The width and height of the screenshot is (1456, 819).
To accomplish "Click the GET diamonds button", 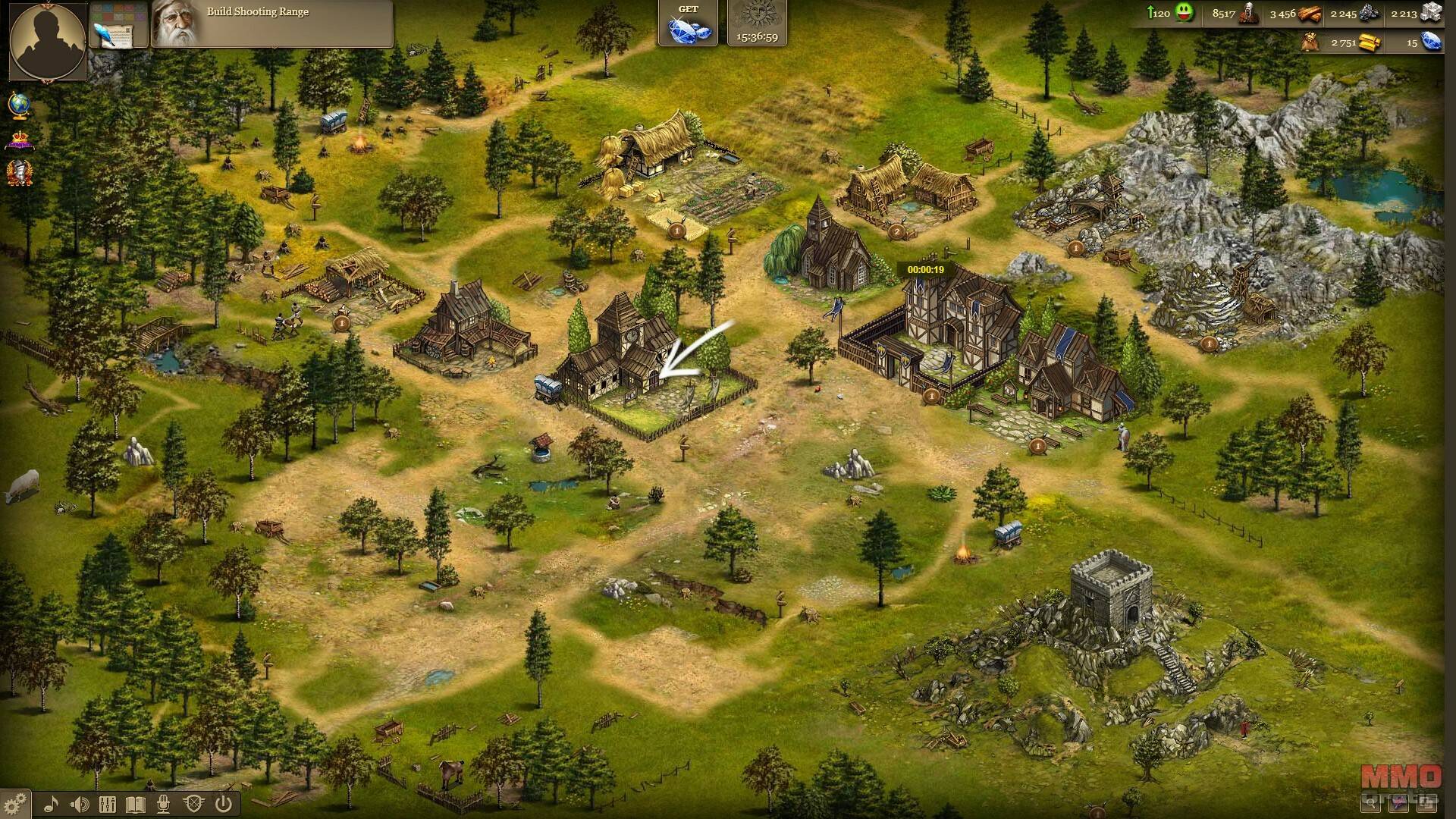I will pyautogui.click(x=688, y=24).
